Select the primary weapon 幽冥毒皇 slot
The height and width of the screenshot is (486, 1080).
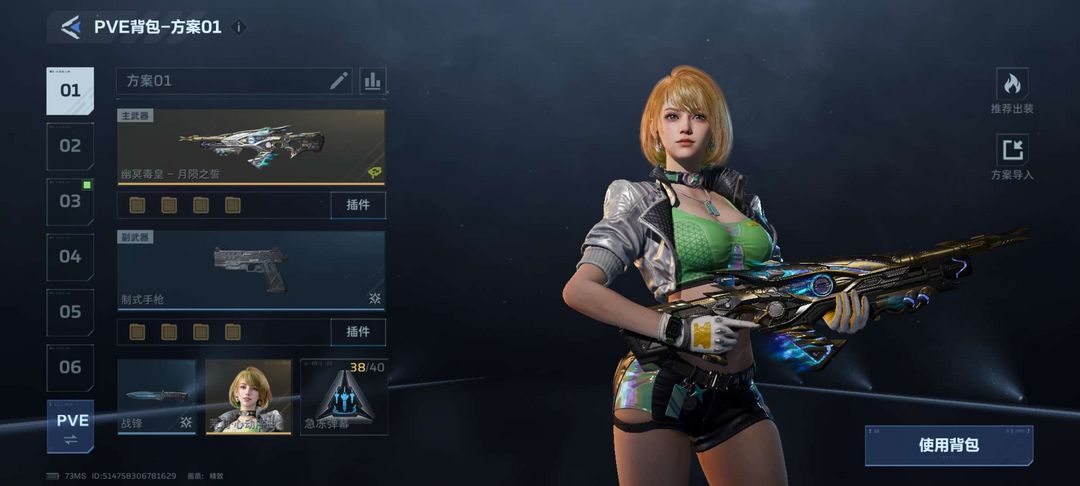(x=251, y=147)
